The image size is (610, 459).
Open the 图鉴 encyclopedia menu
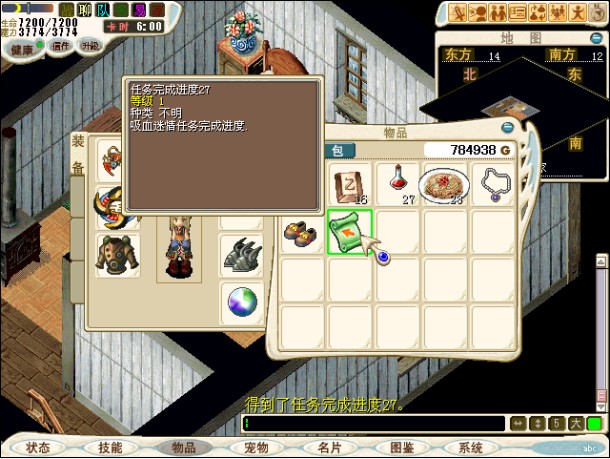click(x=402, y=448)
